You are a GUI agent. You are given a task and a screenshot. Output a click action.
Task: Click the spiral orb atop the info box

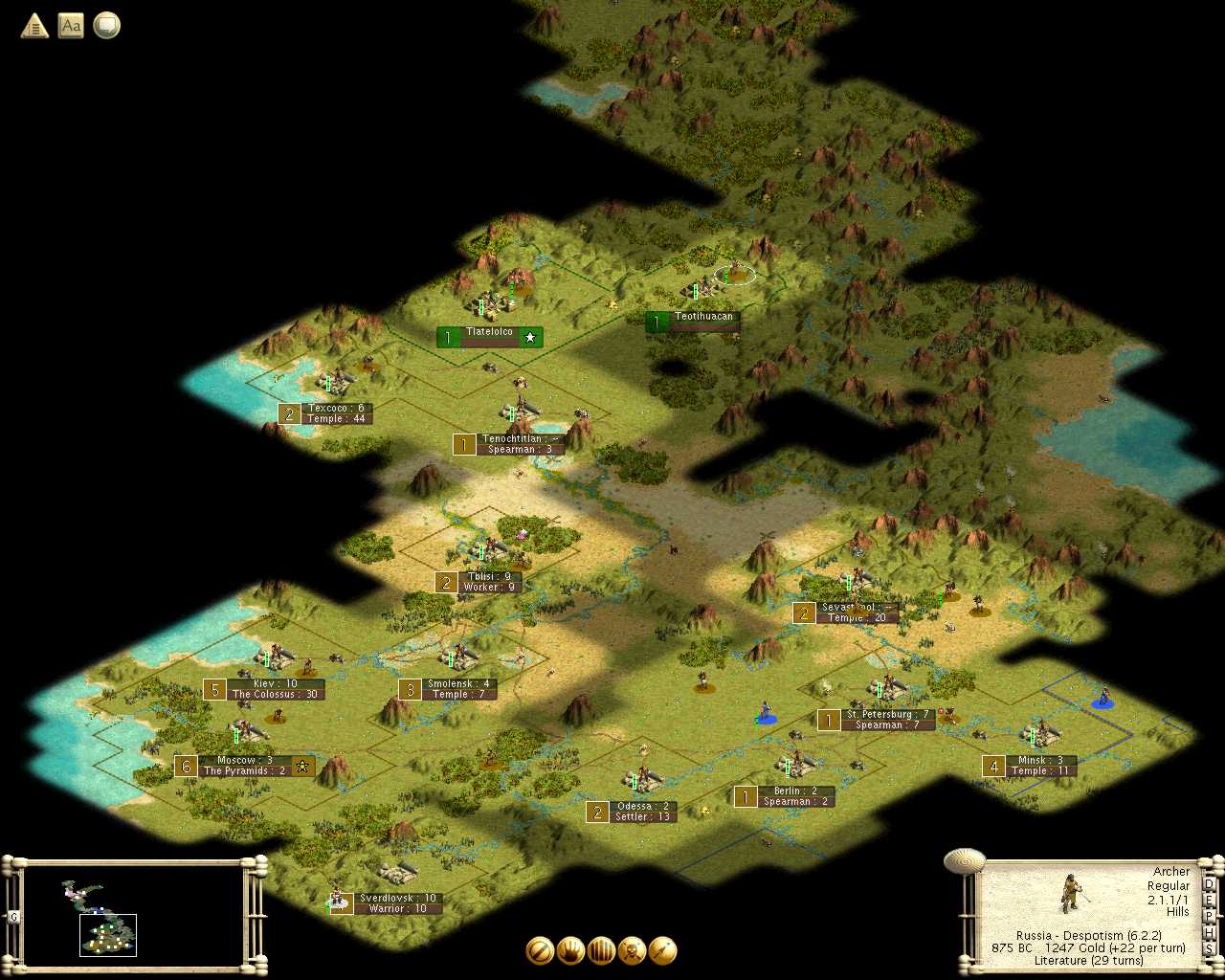964,861
